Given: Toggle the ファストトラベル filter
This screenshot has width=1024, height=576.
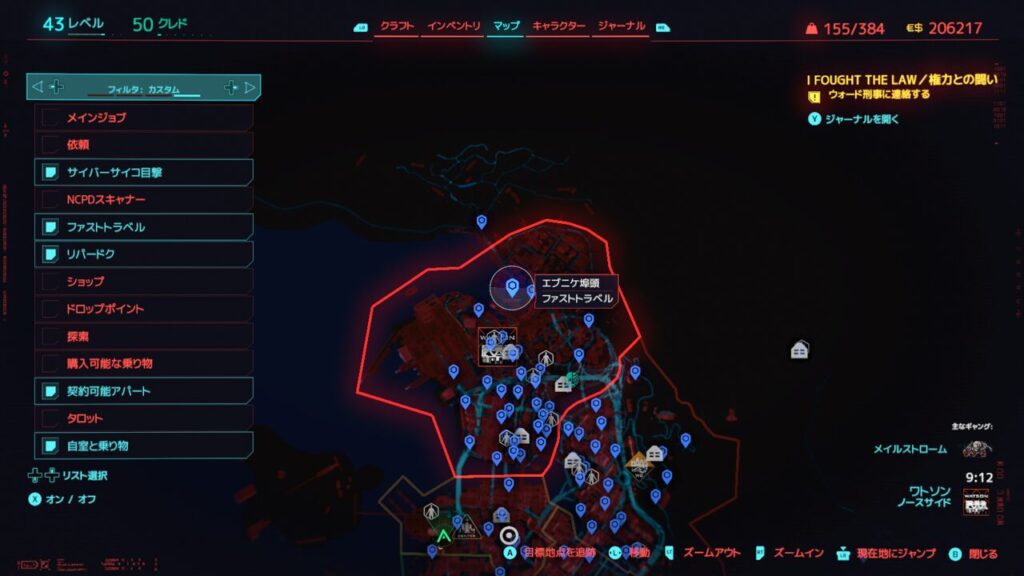Looking at the screenshot, I should point(144,227).
